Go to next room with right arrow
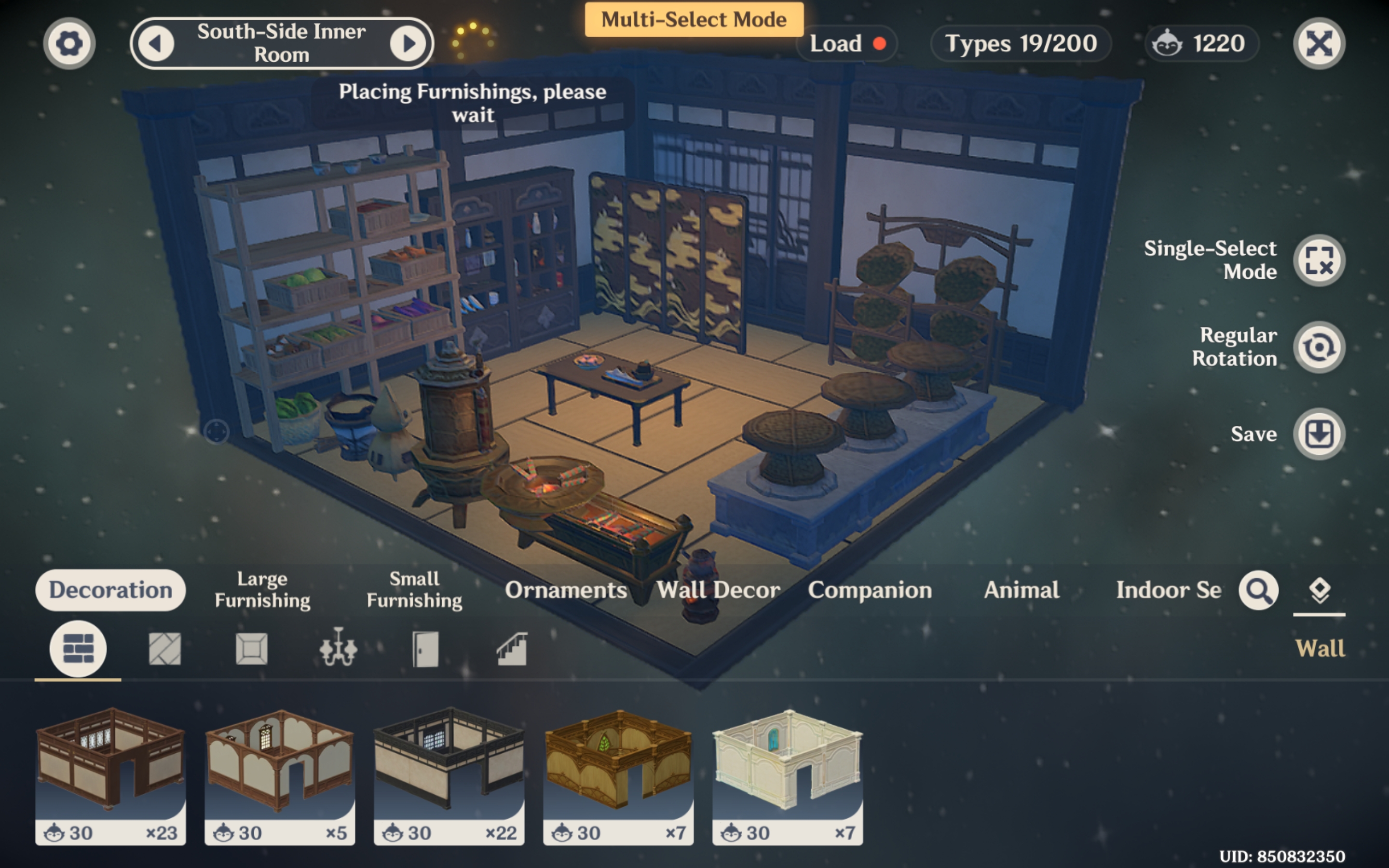The height and width of the screenshot is (868, 1389). pos(408,43)
